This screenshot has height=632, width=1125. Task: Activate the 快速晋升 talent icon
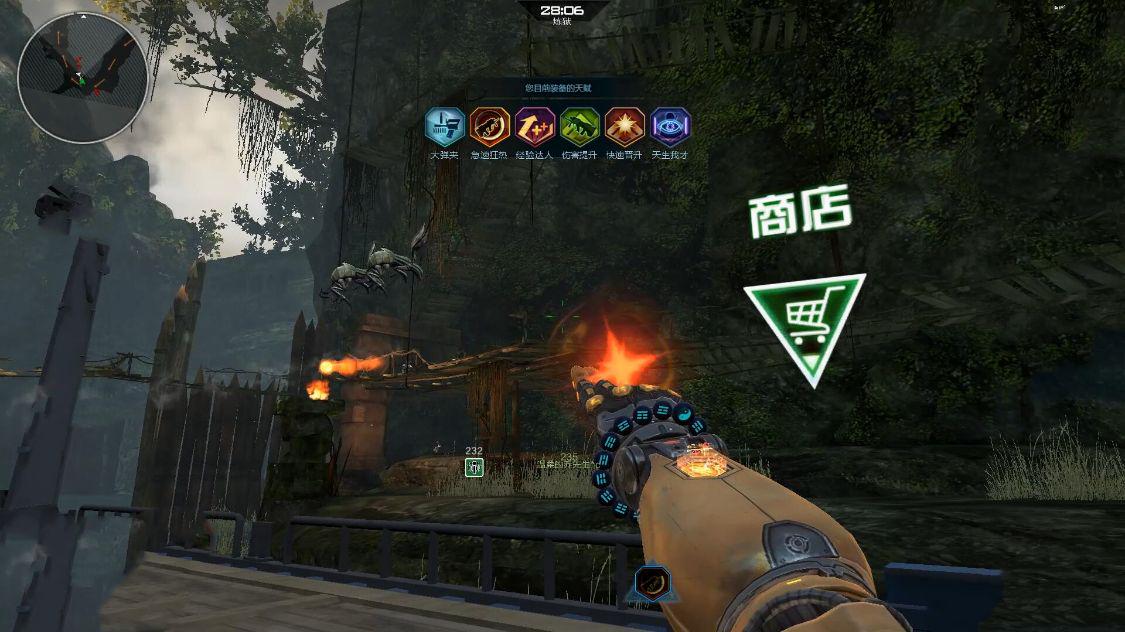(625, 127)
